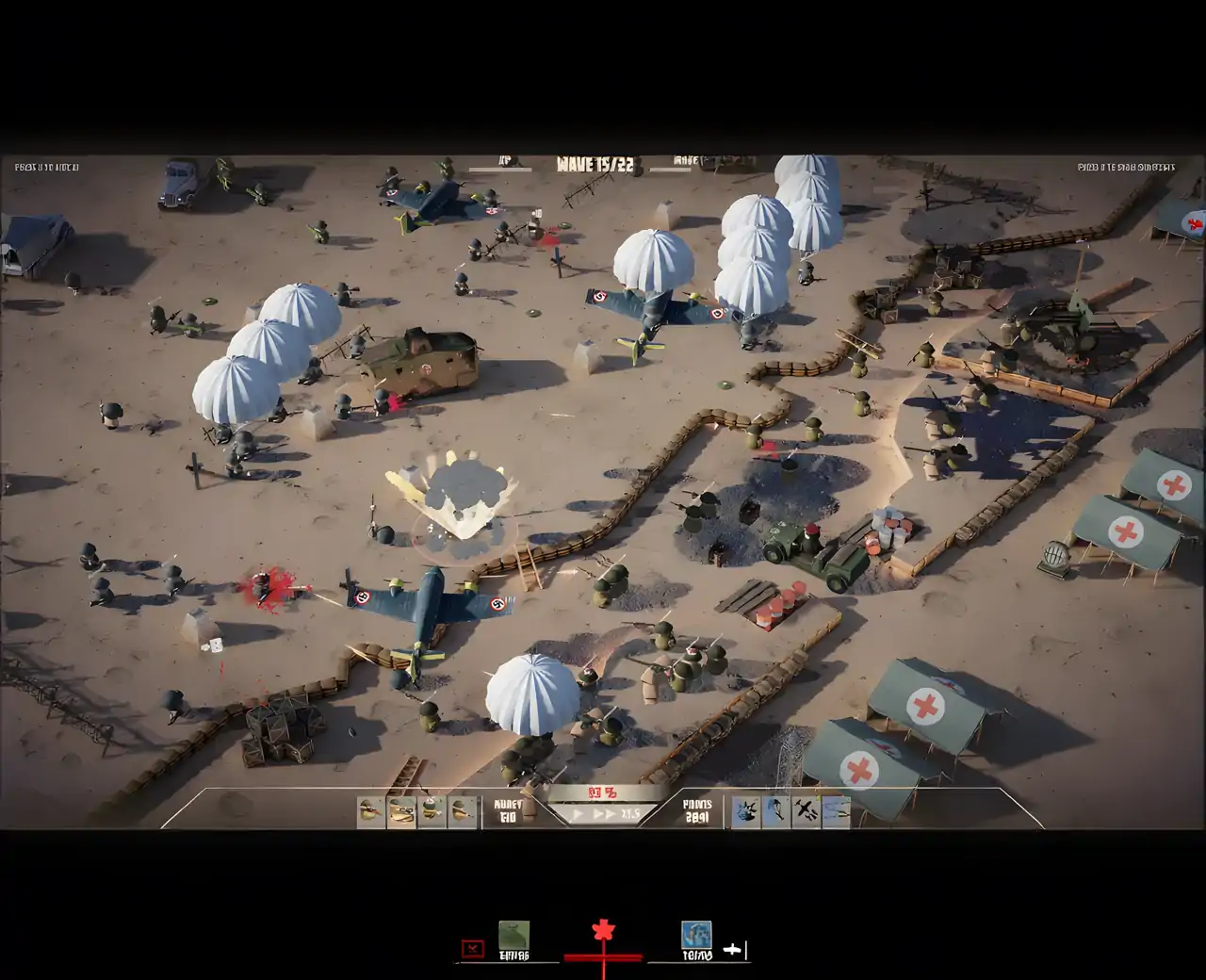1206x980 pixels.
Task: Call in the airplane strike ability
Action: [x=806, y=810]
